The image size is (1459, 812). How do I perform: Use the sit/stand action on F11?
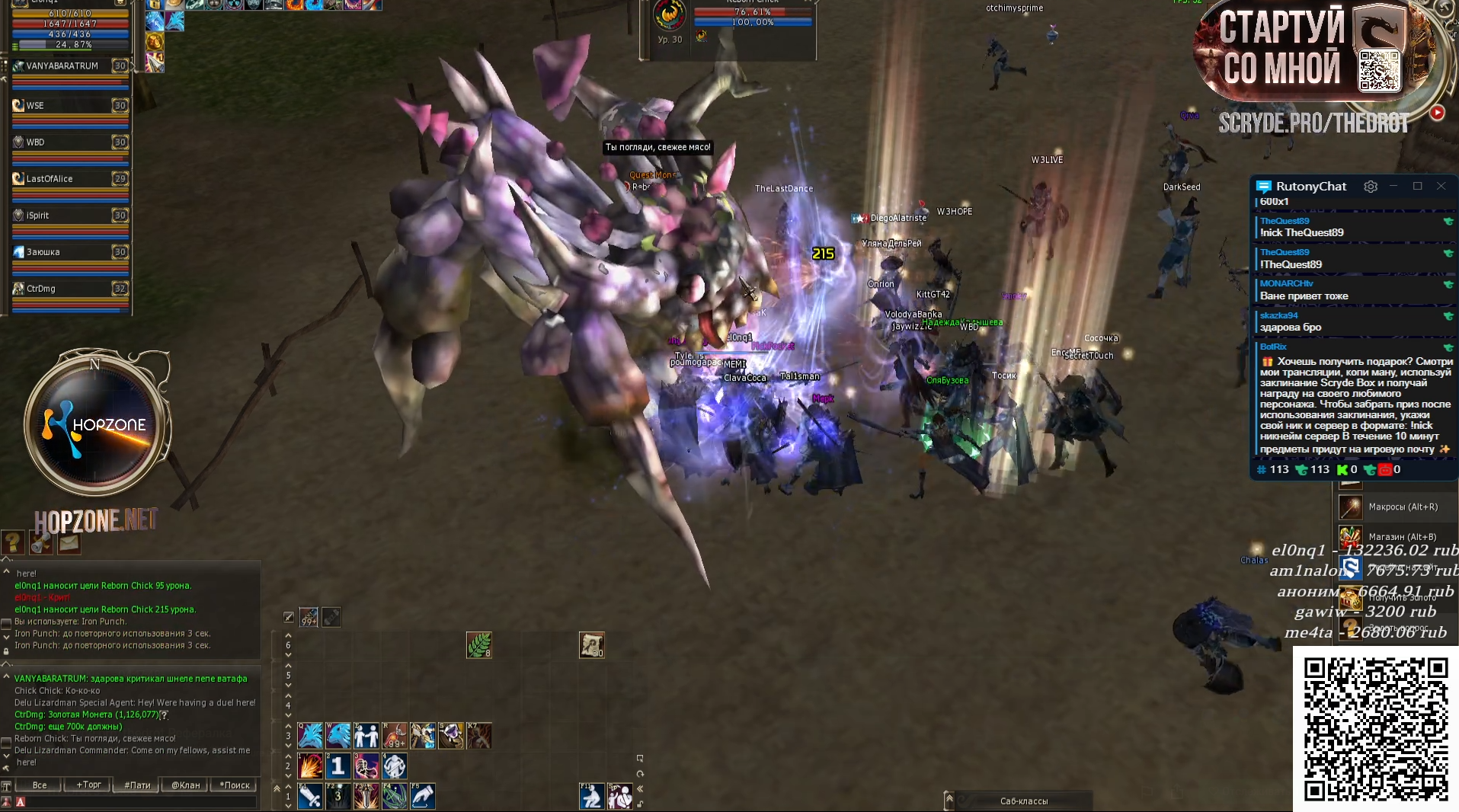(592, 797)
